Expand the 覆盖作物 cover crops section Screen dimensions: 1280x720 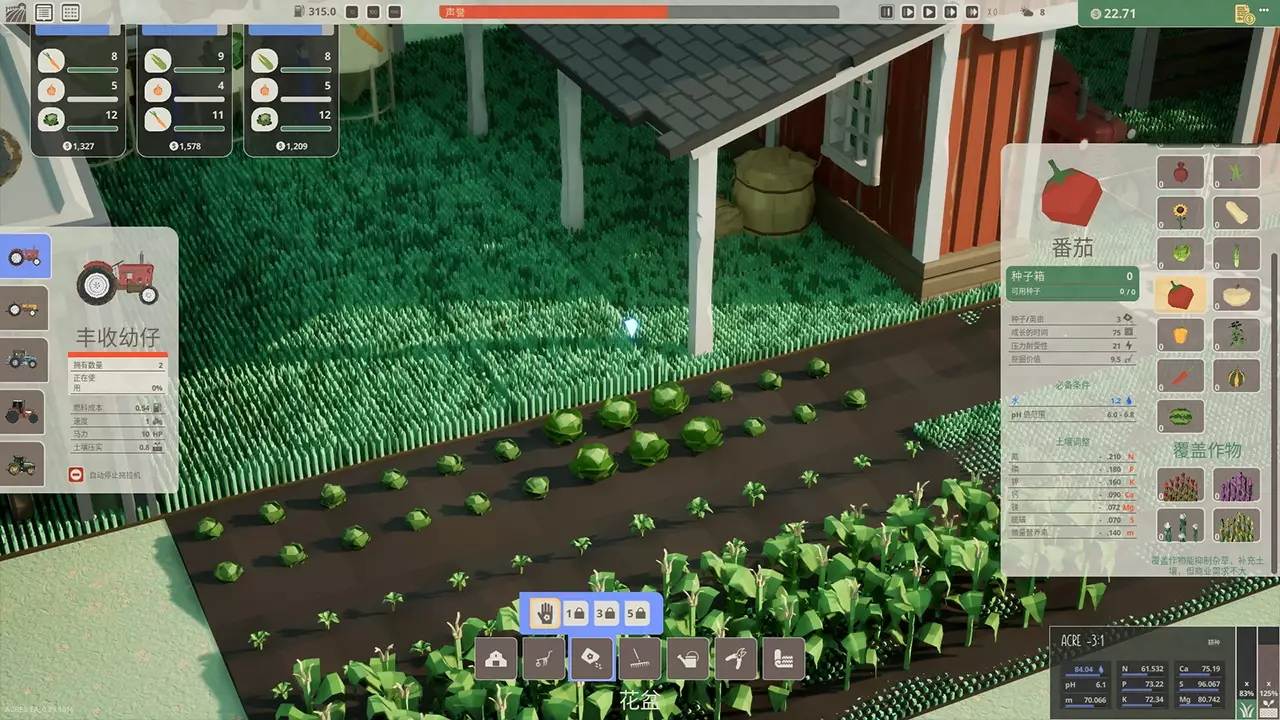(1207, 450)
